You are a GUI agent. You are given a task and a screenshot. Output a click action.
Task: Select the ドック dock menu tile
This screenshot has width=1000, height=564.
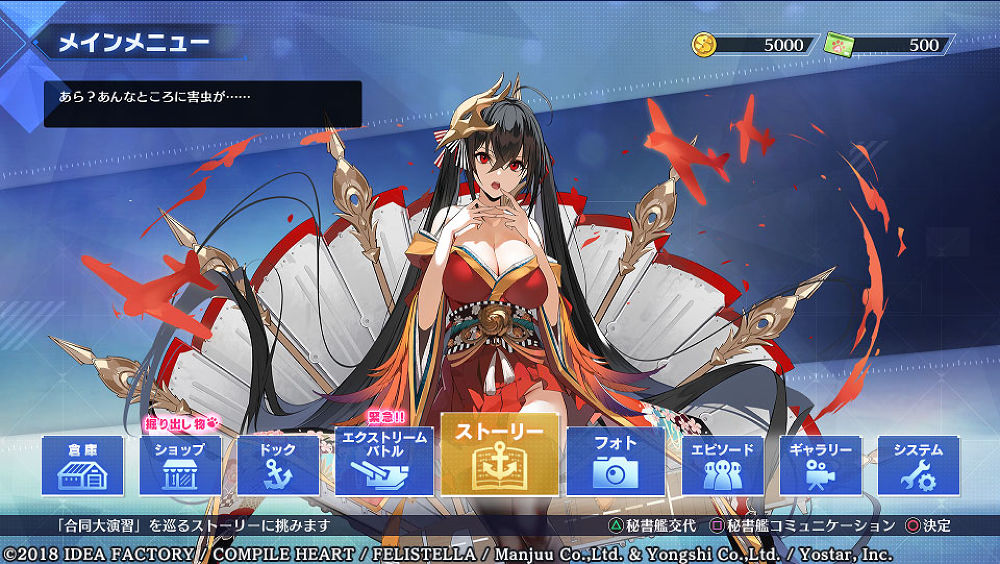click(277, 465)
